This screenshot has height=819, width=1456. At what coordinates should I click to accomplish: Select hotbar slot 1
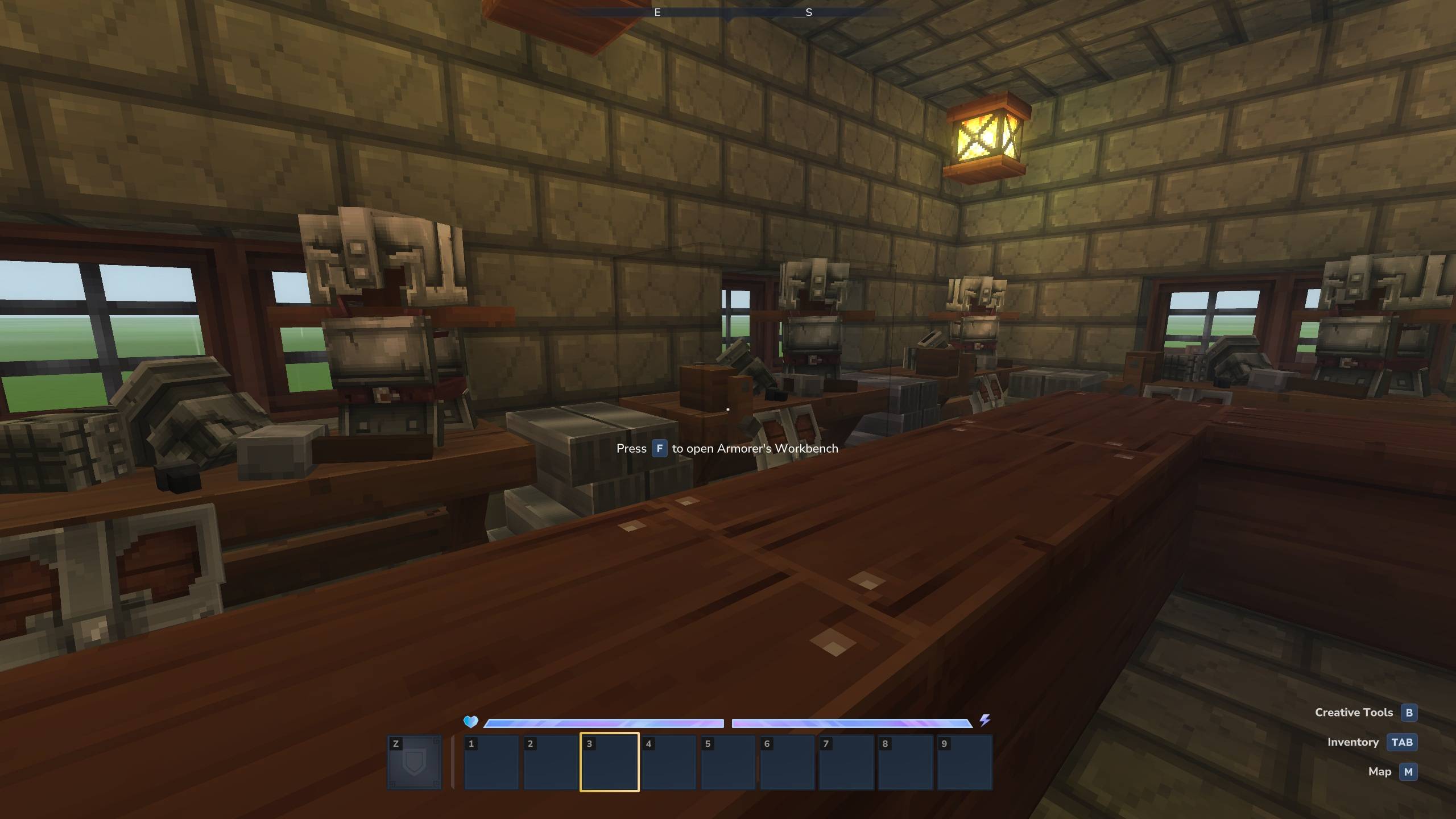click(491, 762)
